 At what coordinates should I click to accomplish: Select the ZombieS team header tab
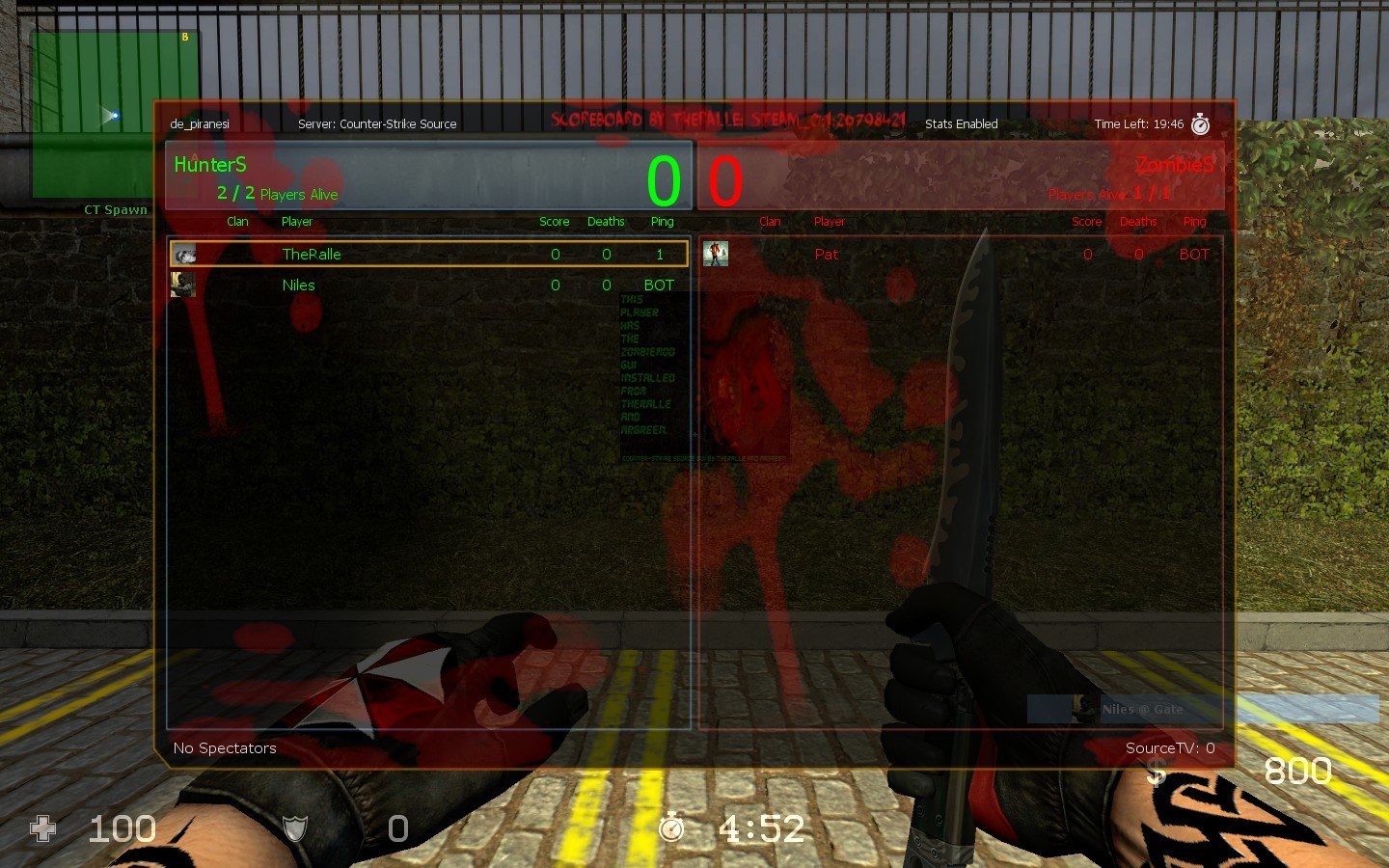[1177, 164]
